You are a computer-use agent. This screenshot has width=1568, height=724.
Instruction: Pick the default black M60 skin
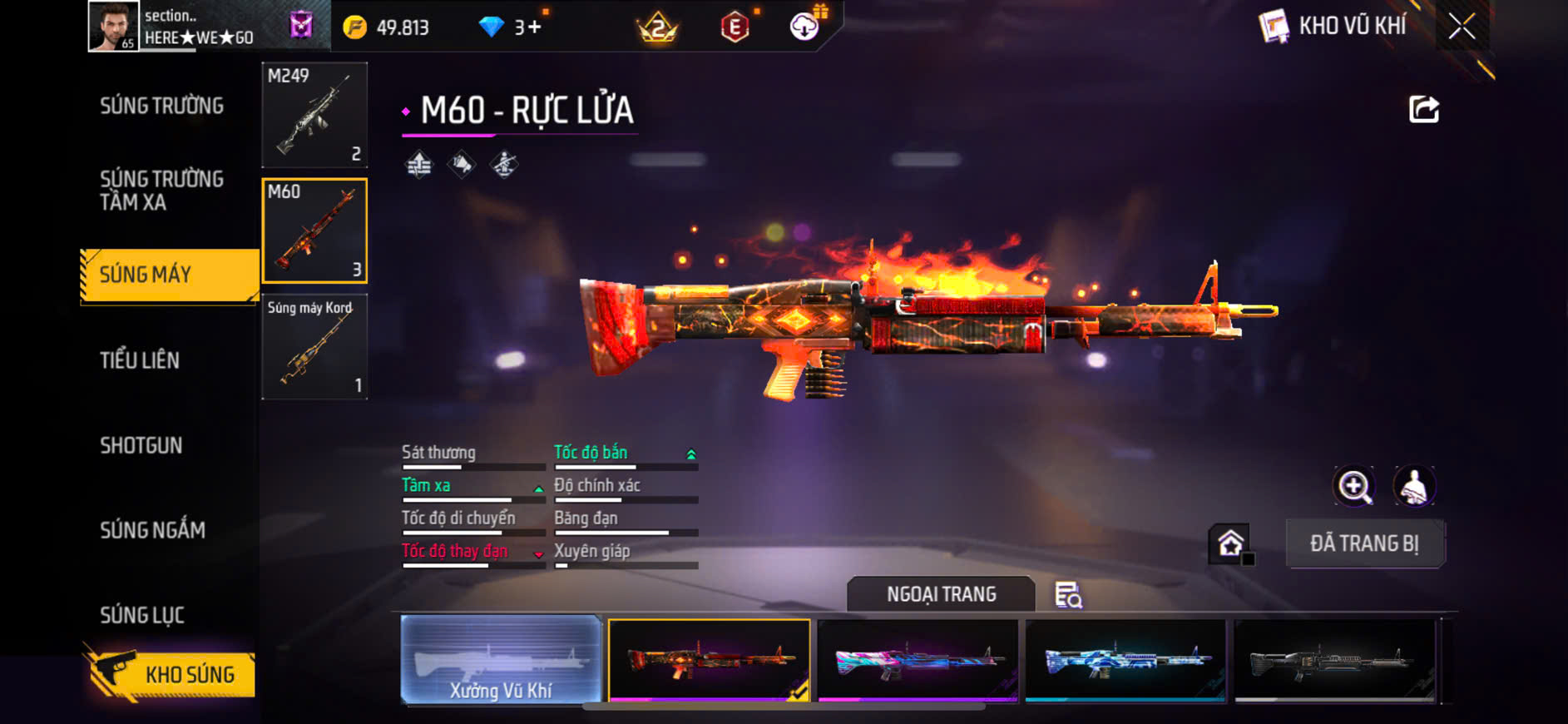[1334, 661]
